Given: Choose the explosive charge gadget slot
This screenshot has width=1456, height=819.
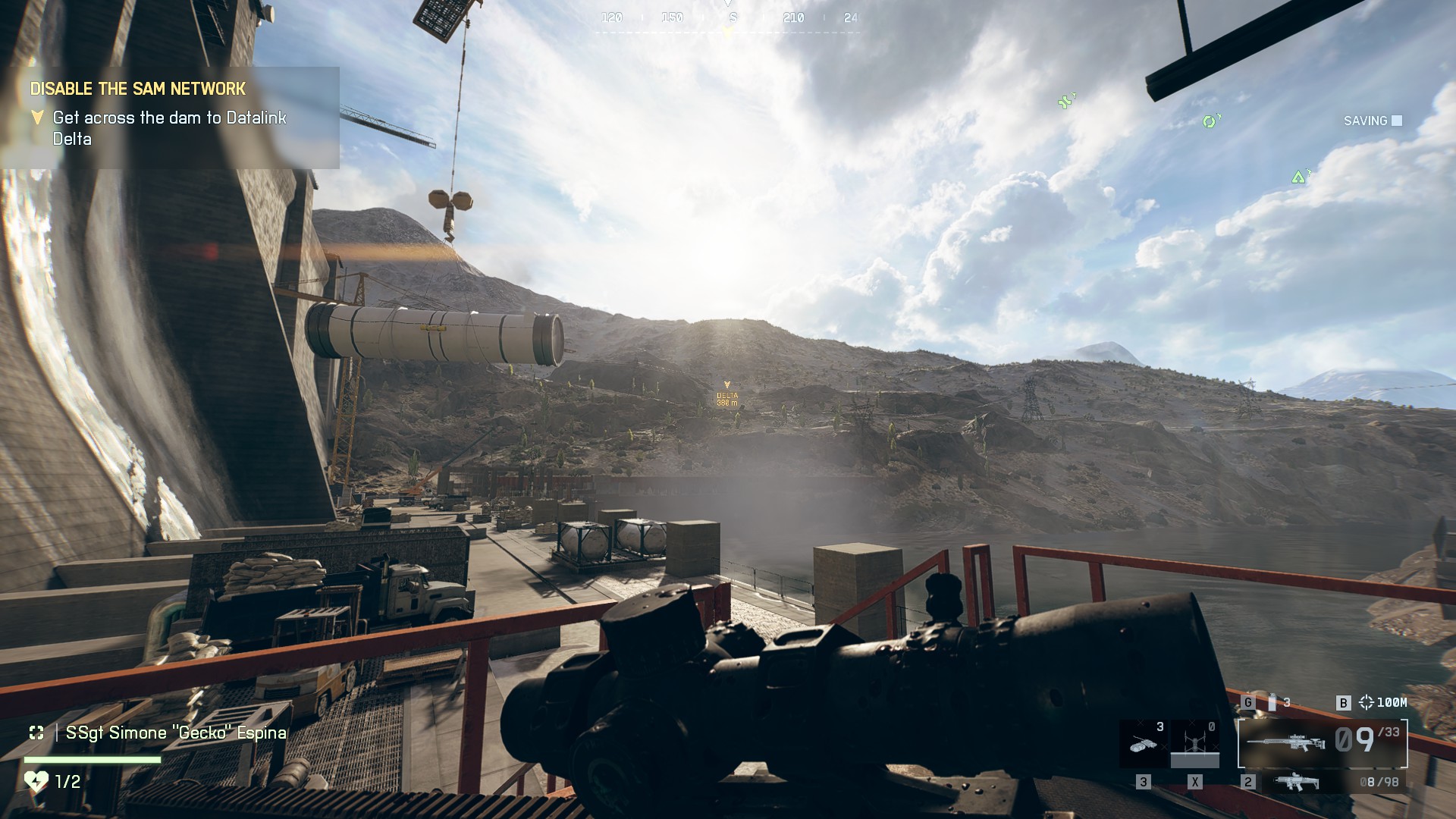Looking at the screenshot, I should pyautogui.click(x=1144, y=743).
